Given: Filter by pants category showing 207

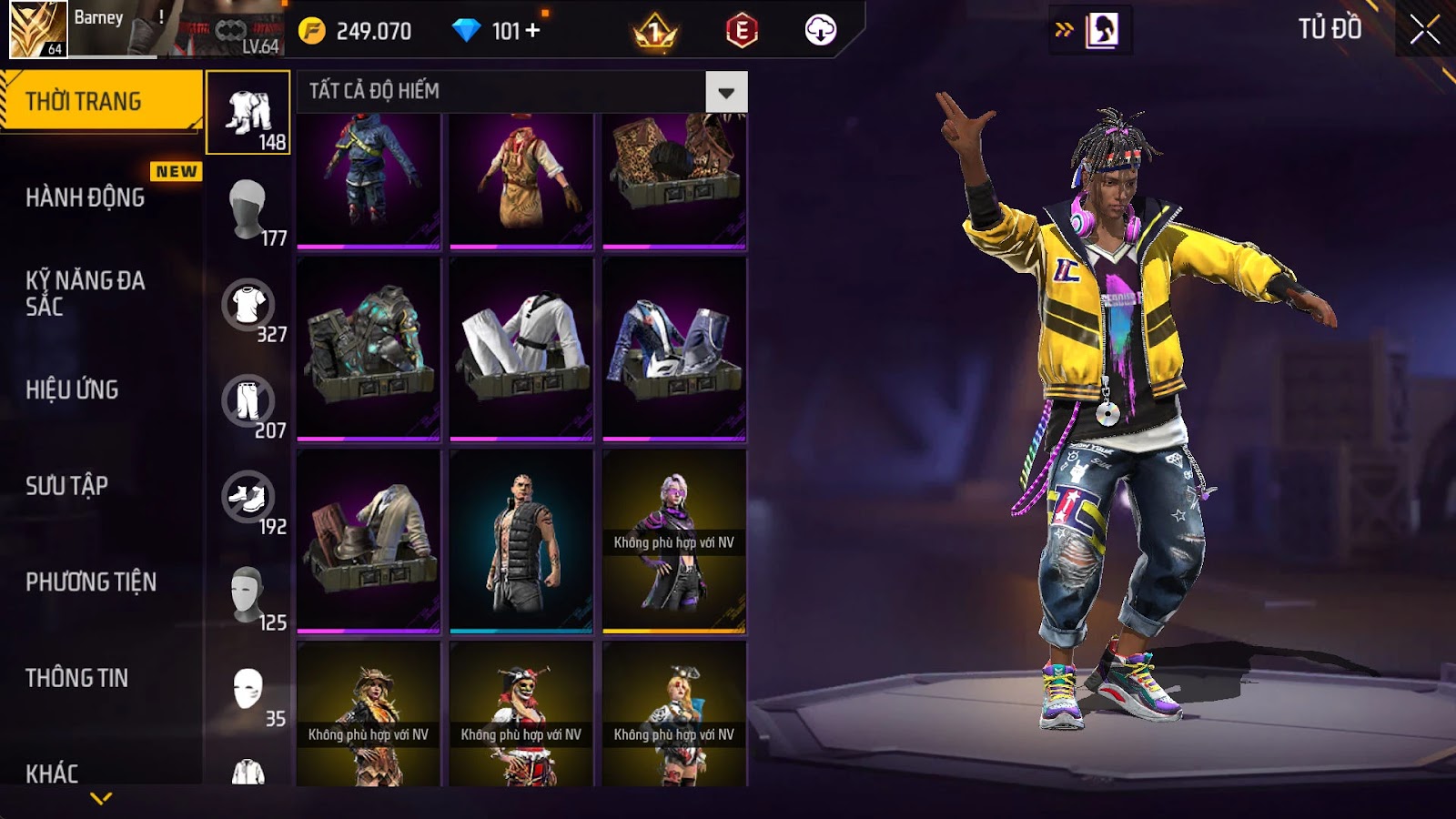Looking at the screenshot, I should click(248, 401).
